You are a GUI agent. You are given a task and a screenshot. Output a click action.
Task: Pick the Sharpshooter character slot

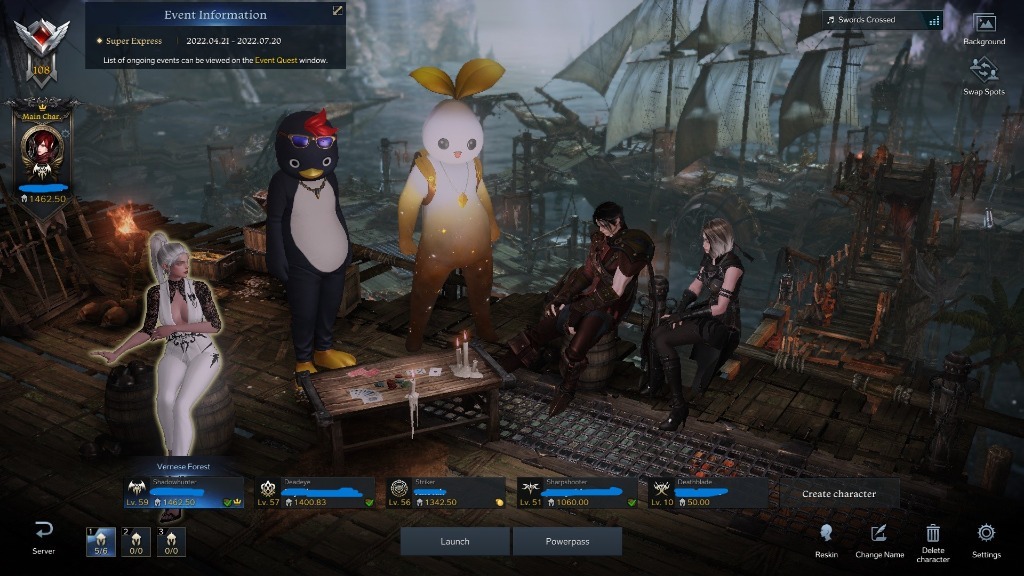(577, 492)
